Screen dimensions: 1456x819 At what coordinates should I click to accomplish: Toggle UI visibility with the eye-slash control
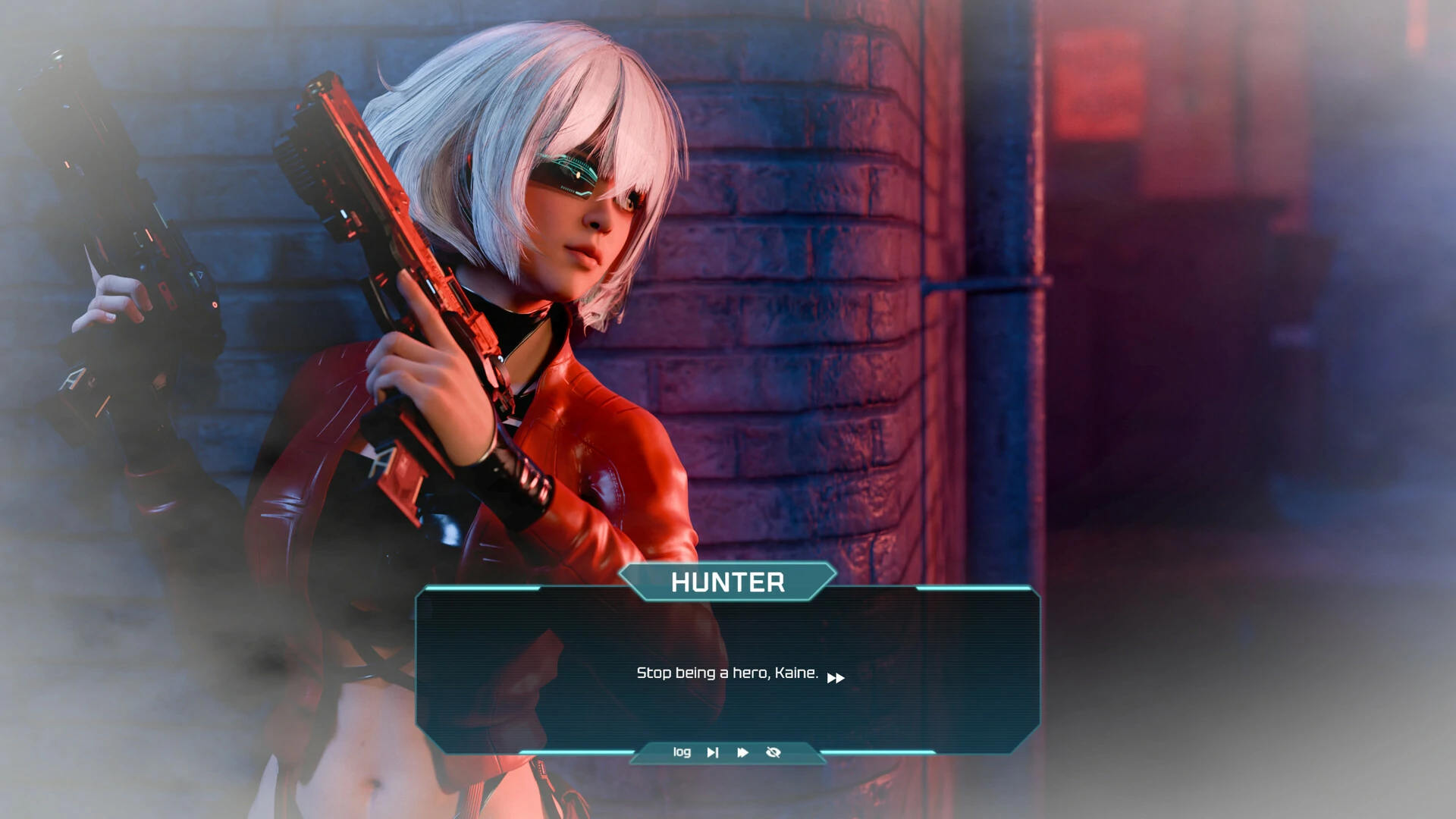click(773, 752)
